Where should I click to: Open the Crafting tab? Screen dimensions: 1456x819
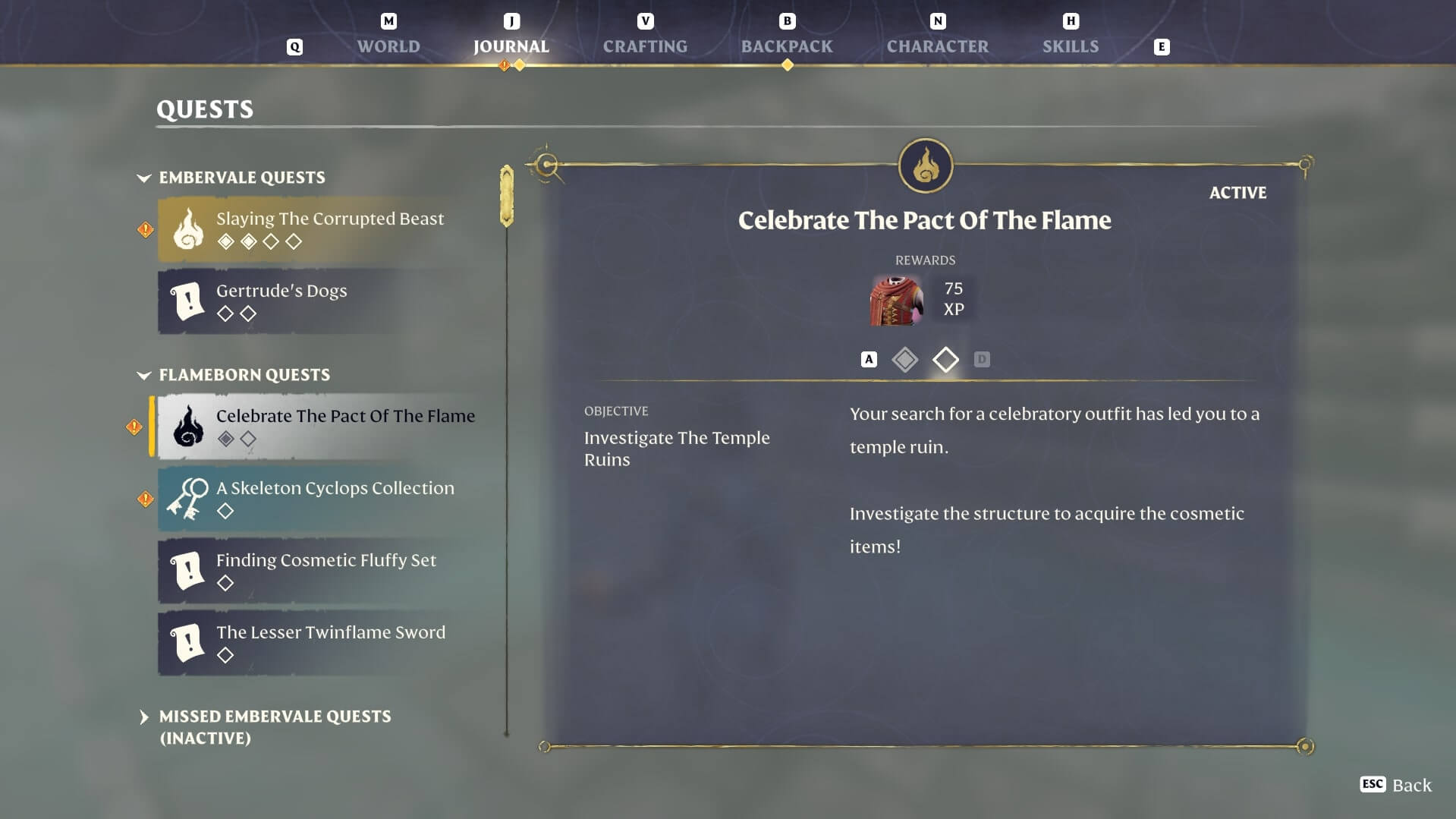click(645, 46)
